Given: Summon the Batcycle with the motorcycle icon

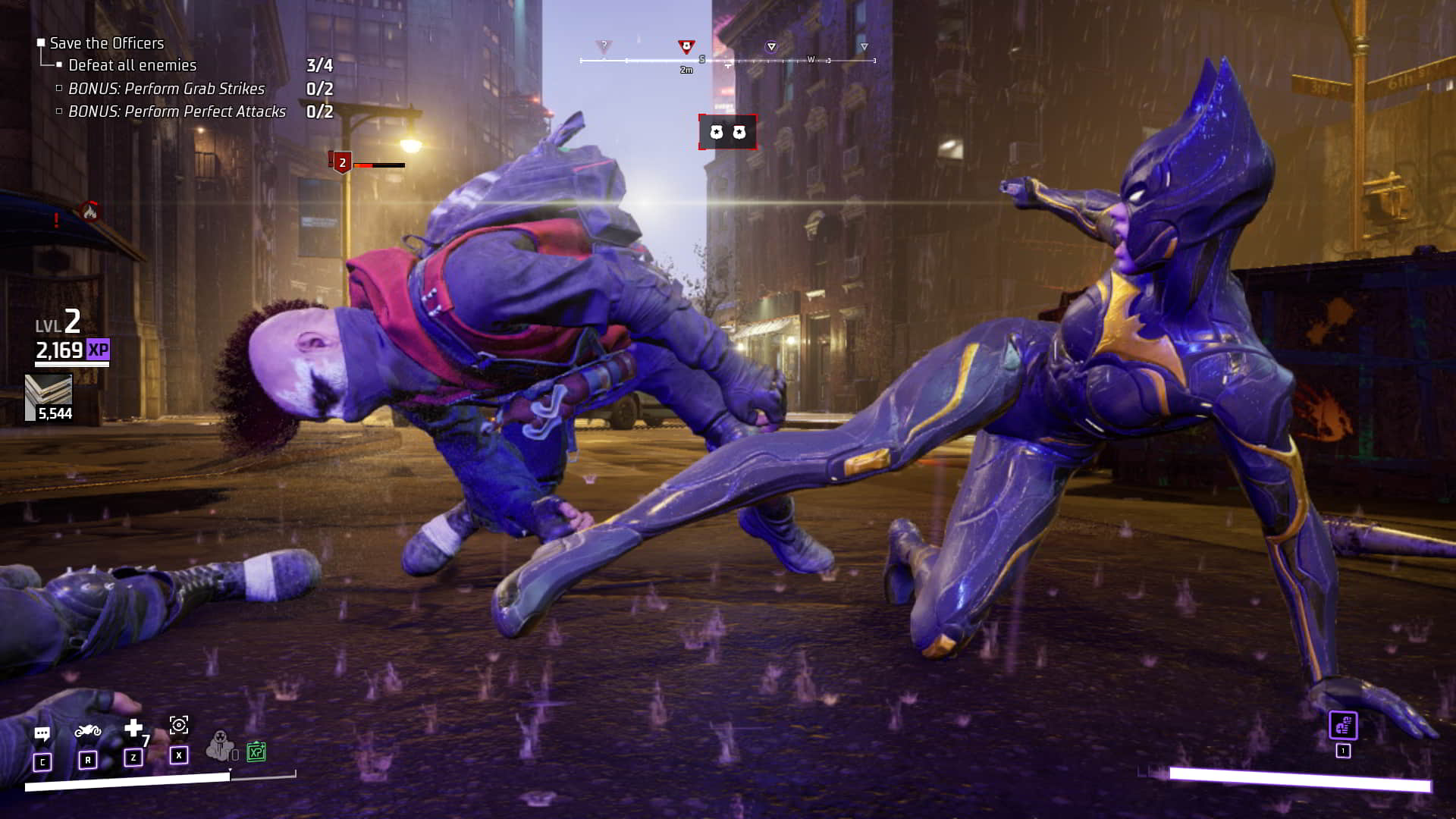Looking at the screenshot, I should click(88, 731).
